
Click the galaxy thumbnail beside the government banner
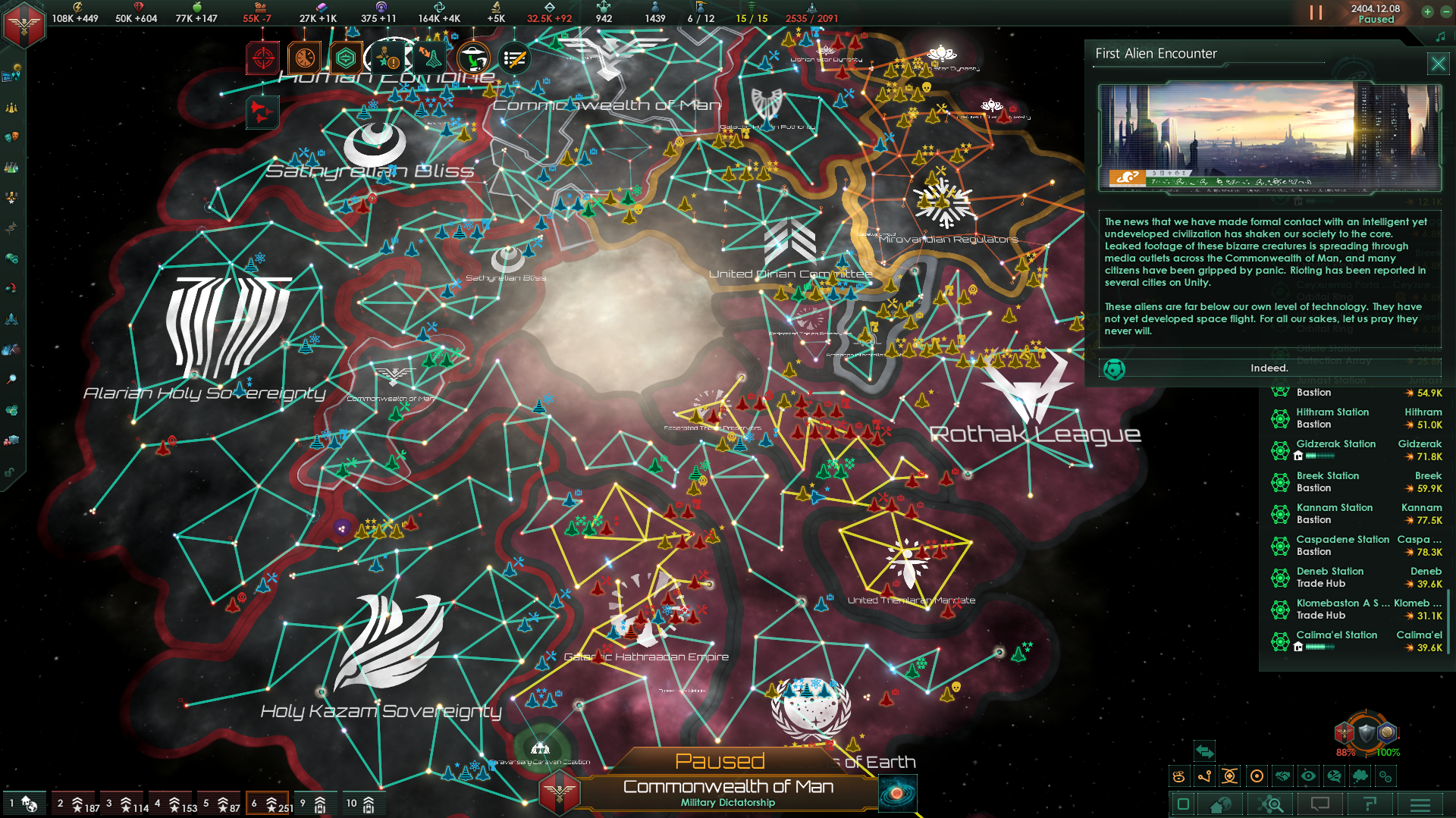pyautogui.click(x=899, y=794)
